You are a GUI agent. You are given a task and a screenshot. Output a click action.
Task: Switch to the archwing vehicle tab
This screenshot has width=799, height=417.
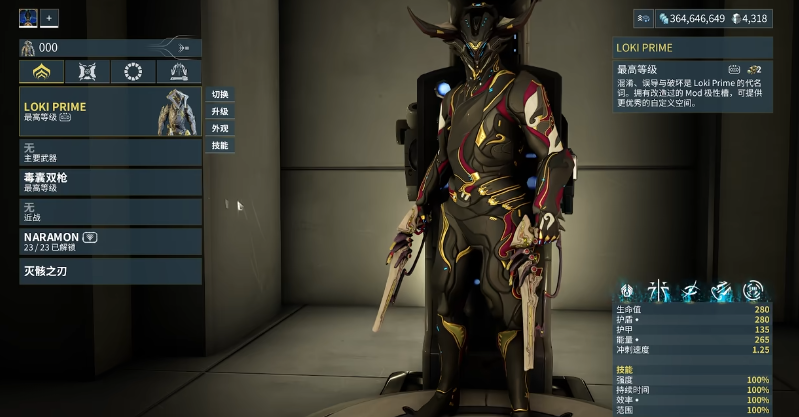tap(179, 71)
